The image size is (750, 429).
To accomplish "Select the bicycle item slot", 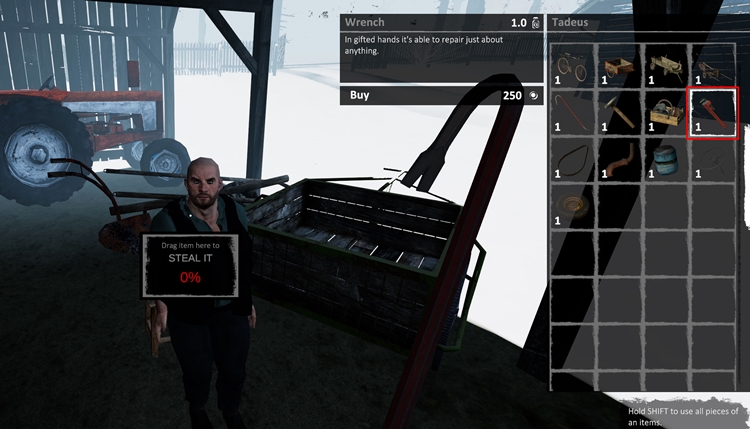I will point(573,66).
